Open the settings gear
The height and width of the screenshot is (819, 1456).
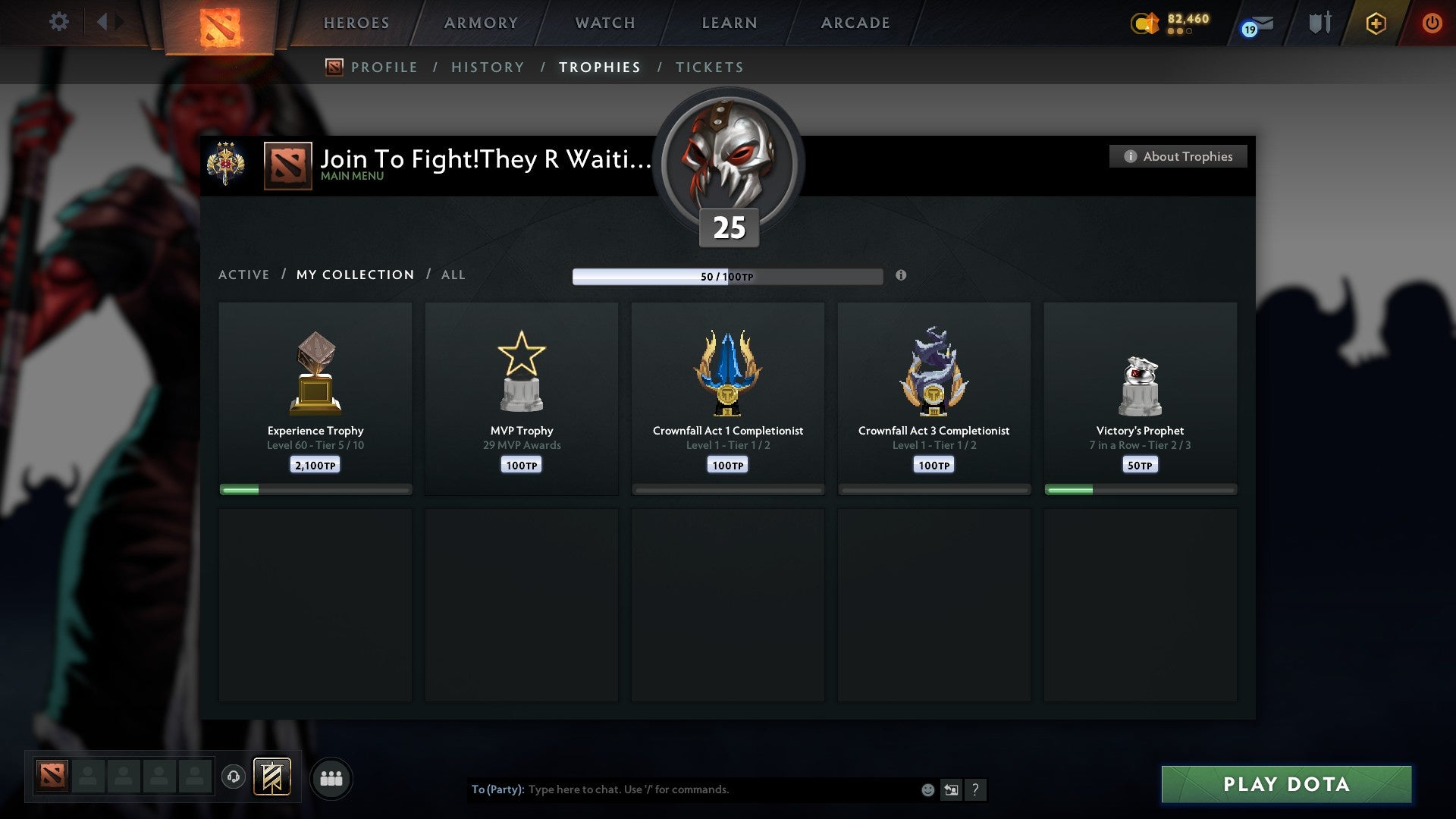[x=58, y=22]
